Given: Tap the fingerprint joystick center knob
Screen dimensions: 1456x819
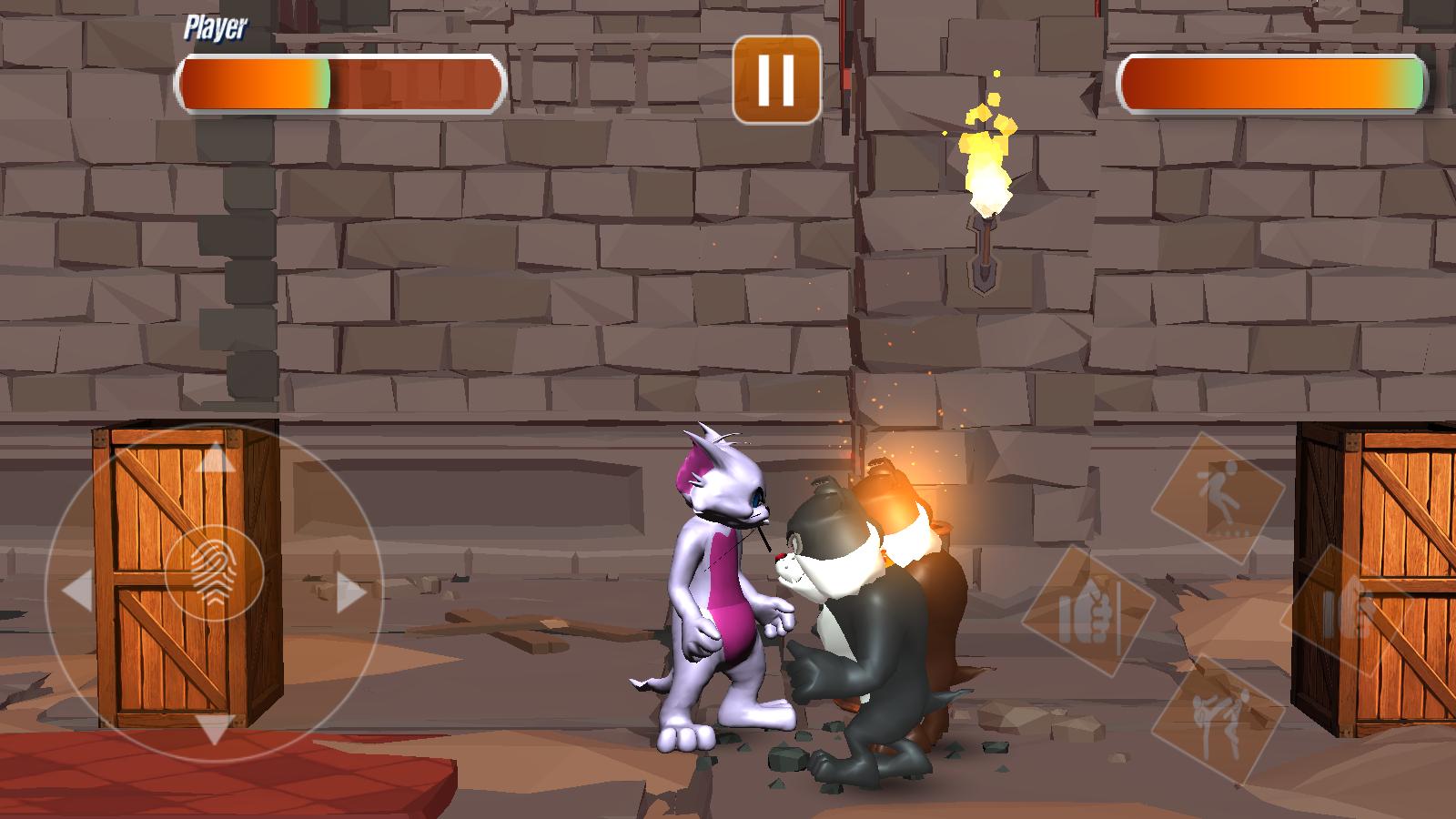Looking at the screenshot, I should coord(215,575).
